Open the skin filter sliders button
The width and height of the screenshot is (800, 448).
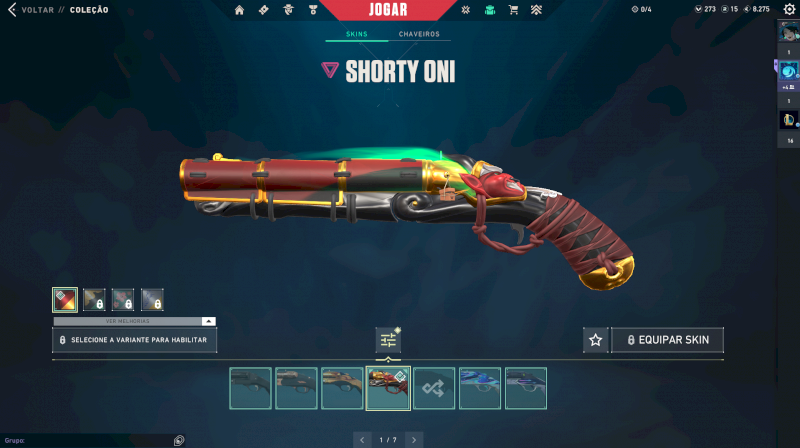tap(388, 340)
